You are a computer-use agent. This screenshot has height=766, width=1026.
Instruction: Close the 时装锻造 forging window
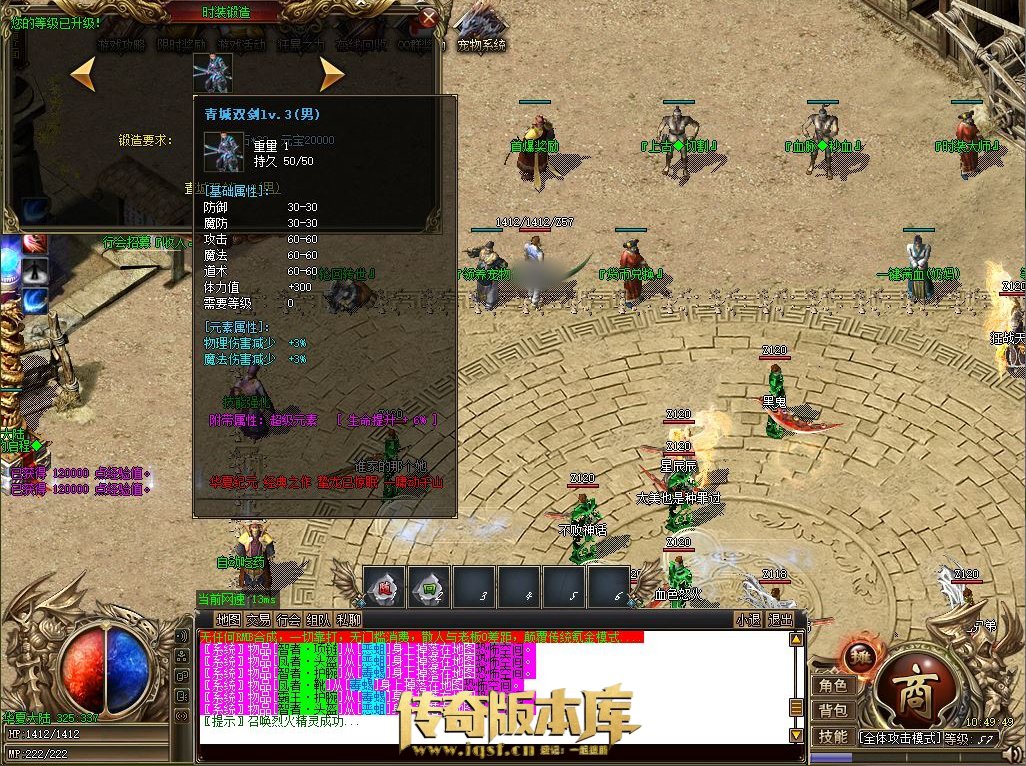pyautogui.click(x=429, y=18)
